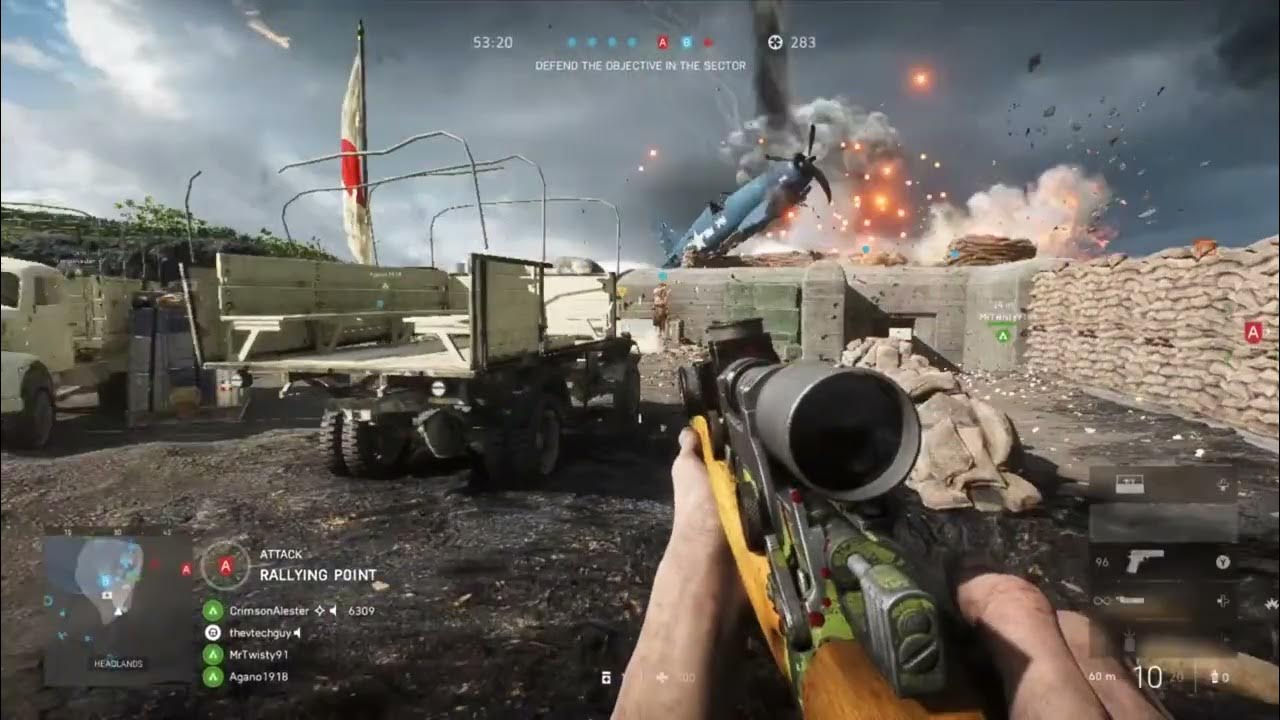Screen dimensions: 1280x720
Task: Select the blue B objective in top bar
Action: tap(686, 42)
